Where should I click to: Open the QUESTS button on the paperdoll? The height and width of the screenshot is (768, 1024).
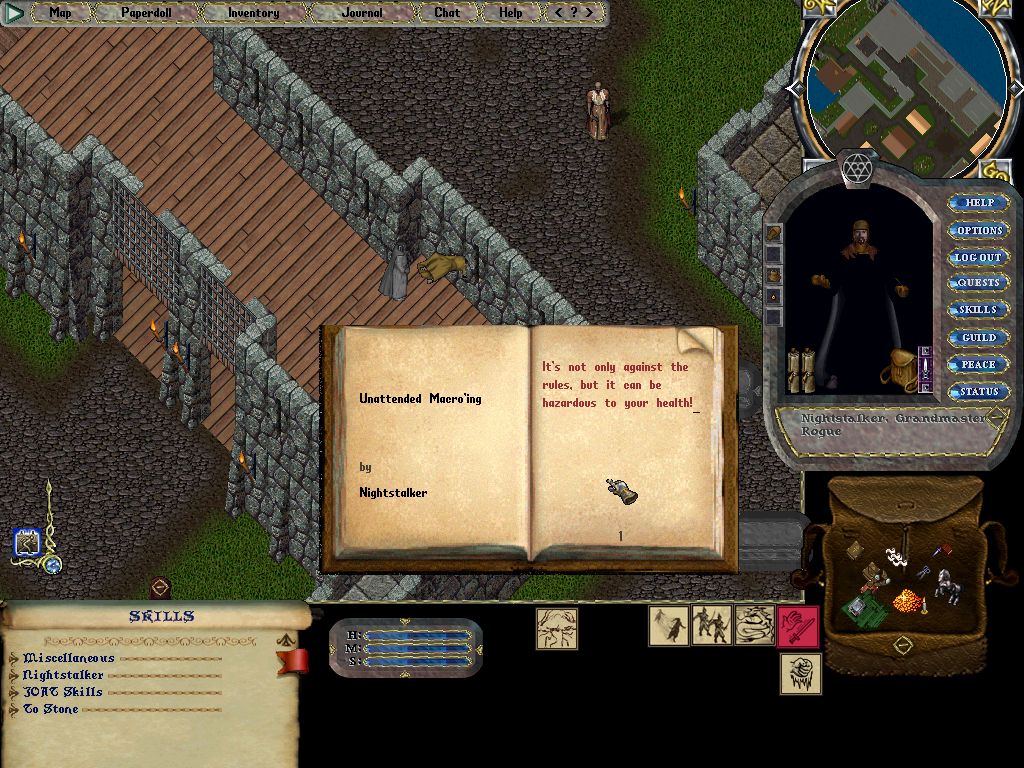pyautogui.click(x=978, y=283)
